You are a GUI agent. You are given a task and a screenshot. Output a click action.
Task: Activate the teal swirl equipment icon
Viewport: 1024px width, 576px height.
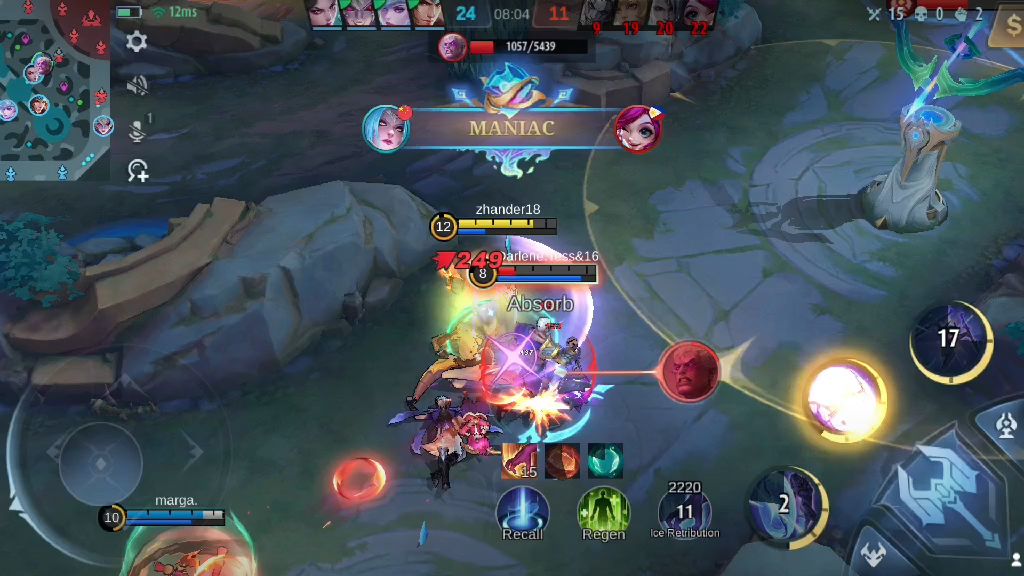[605, 461]
